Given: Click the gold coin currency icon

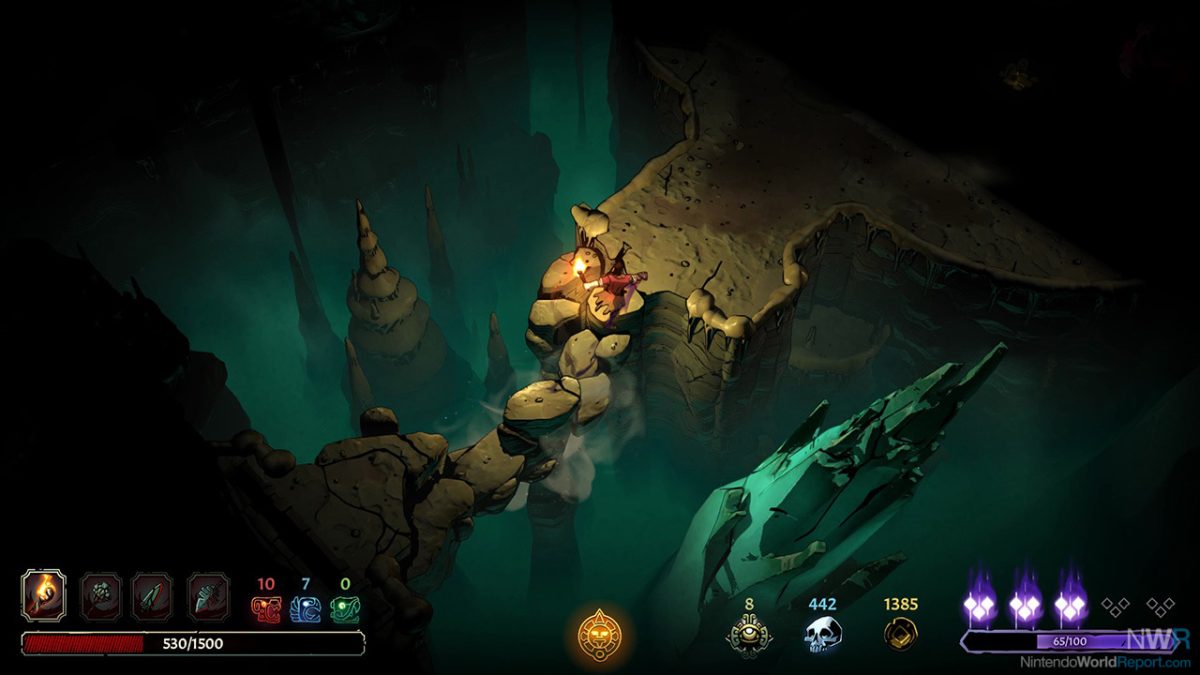Looking at the screenshot, I should [x=901, y=635].
